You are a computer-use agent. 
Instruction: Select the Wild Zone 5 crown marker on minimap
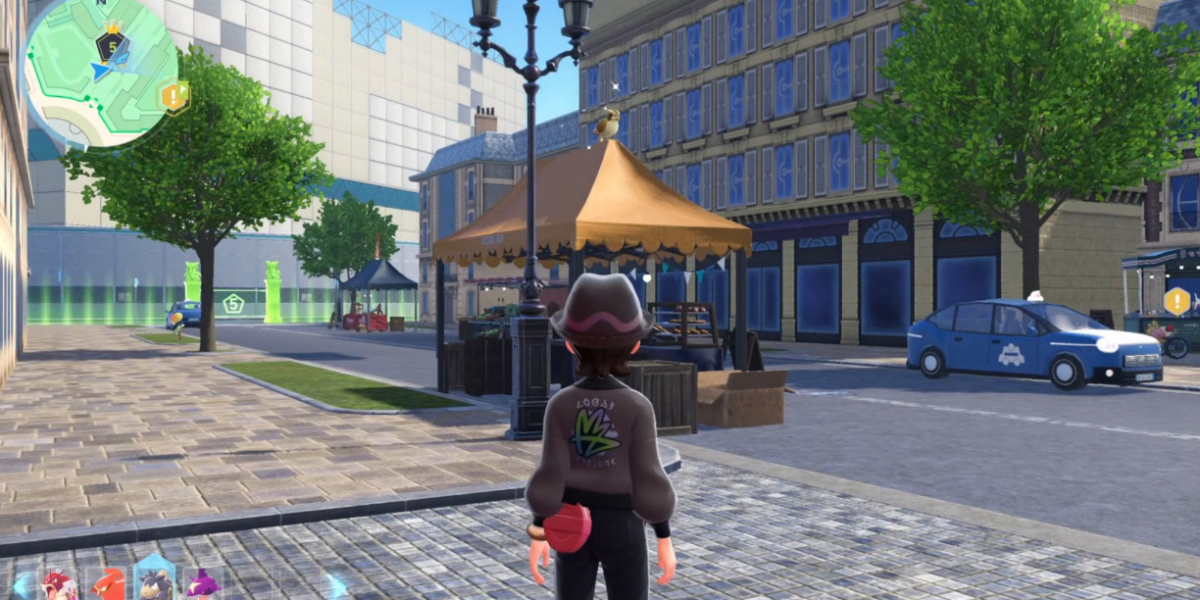pyautogui.click(x=111, y=44)
